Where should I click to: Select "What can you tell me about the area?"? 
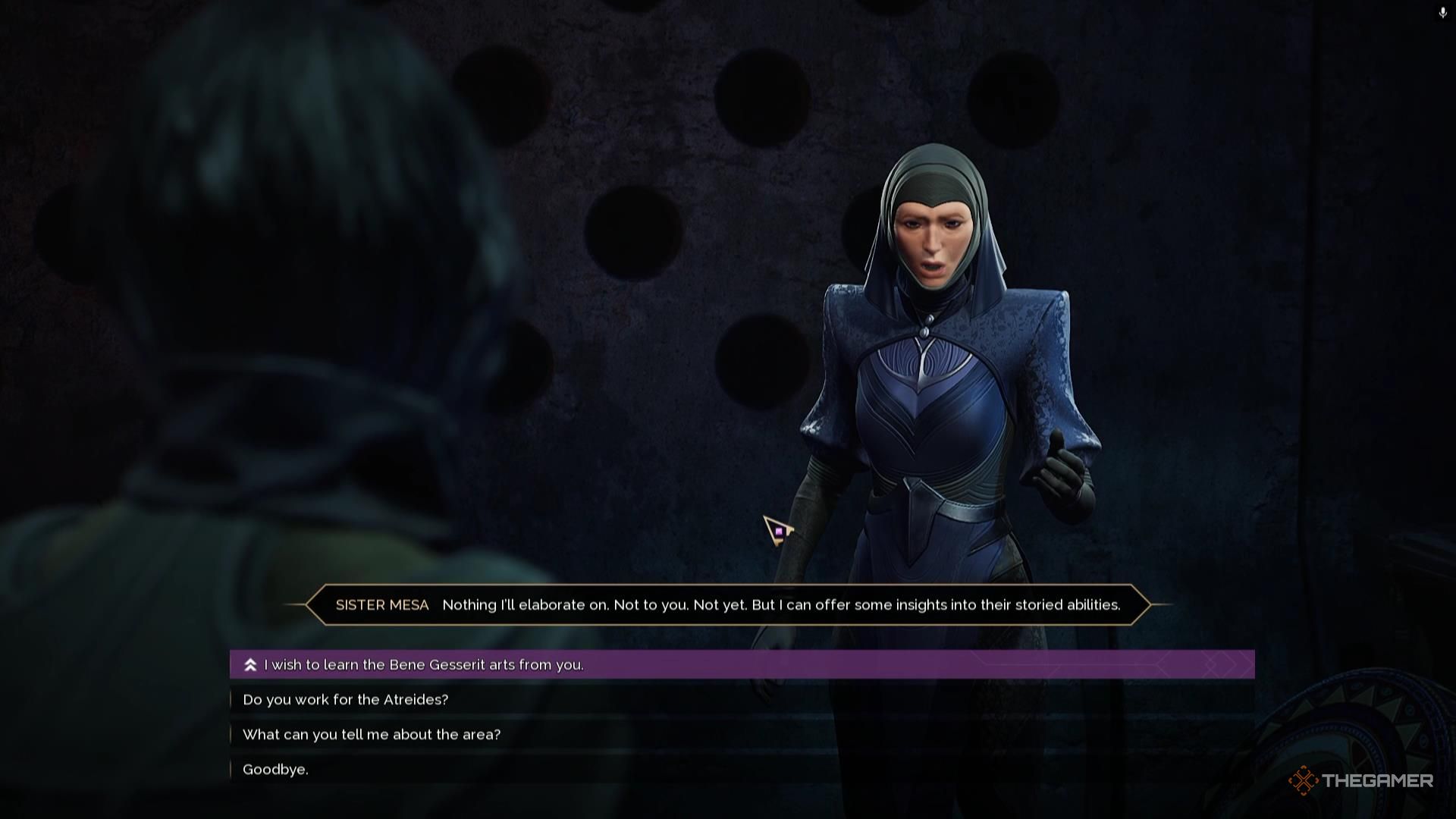pos(372,735)
